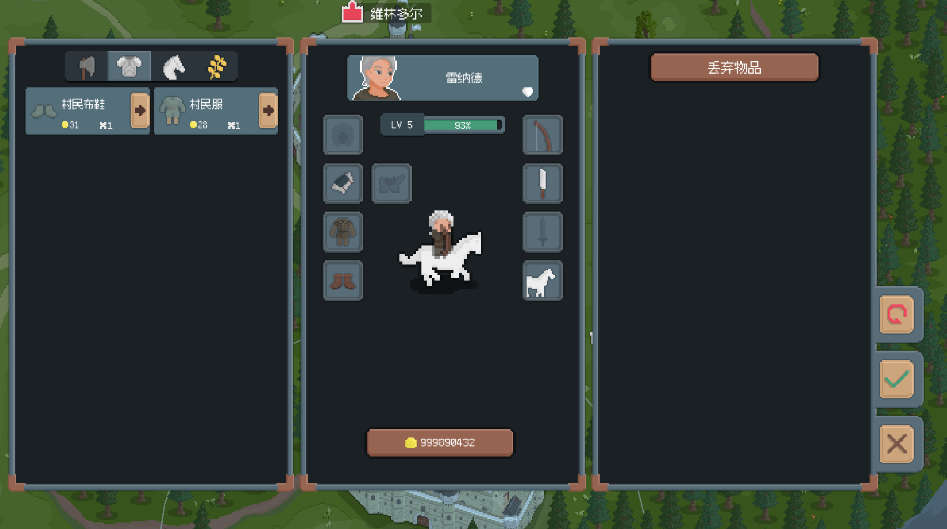Select the empty sword weapon slot

[542, 232]
